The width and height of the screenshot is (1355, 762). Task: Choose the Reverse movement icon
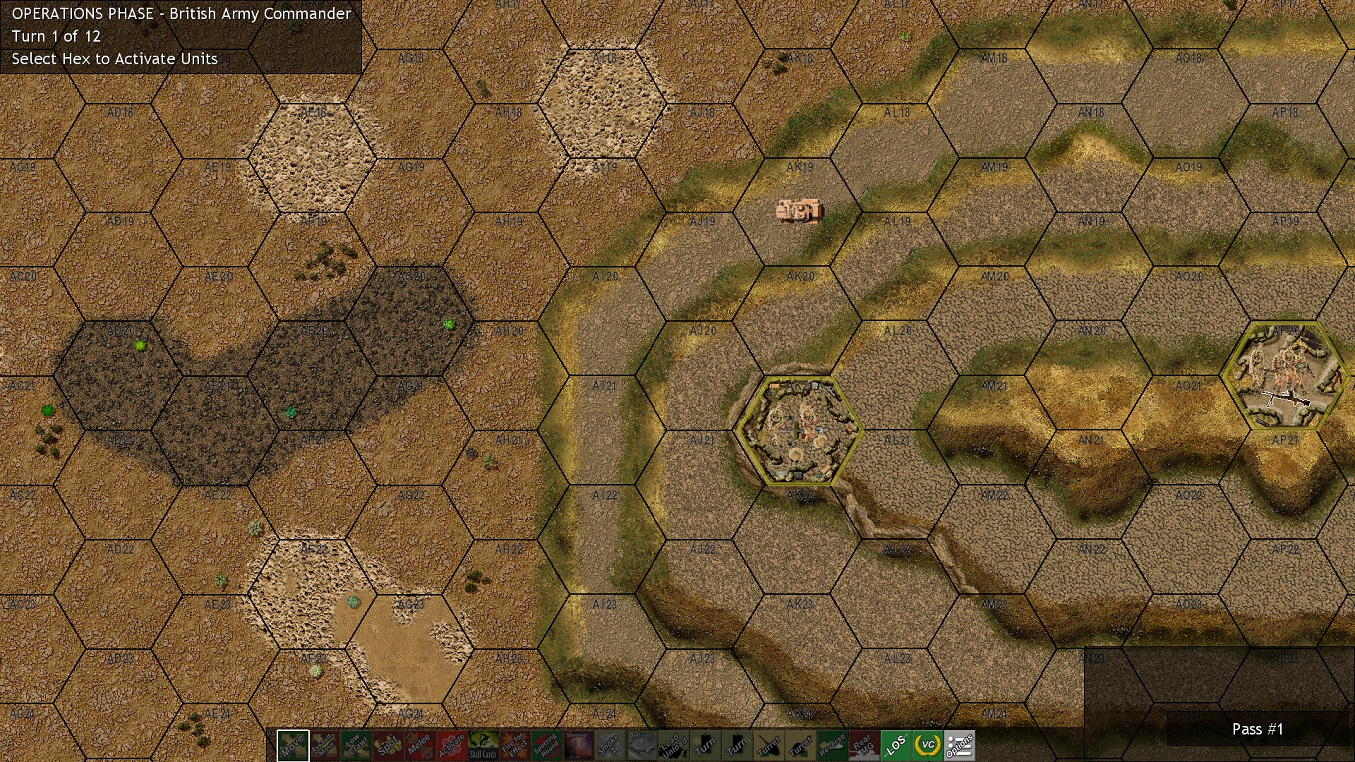(832, 746)
